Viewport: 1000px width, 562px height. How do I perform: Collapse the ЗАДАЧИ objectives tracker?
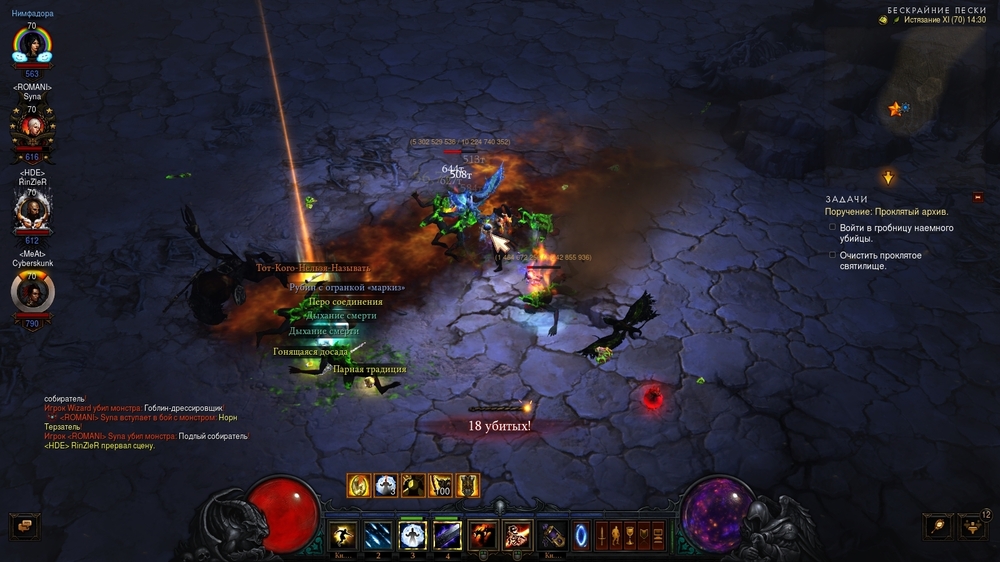tap(978, 197)
